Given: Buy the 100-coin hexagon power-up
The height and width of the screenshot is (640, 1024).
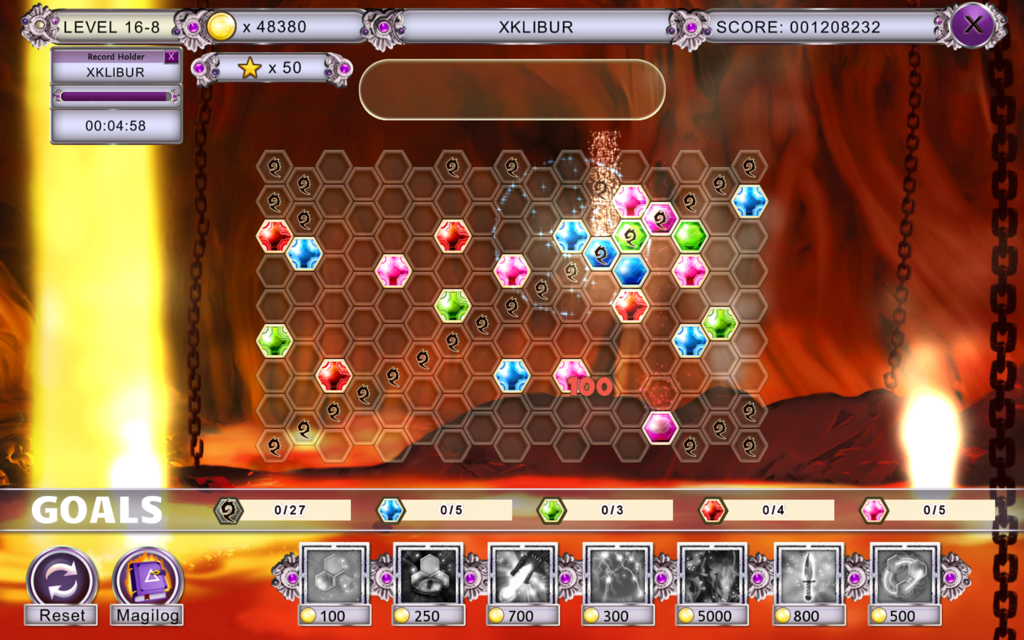Looking at the screenshot, I should pyautogui.click(x=335, y=573).
